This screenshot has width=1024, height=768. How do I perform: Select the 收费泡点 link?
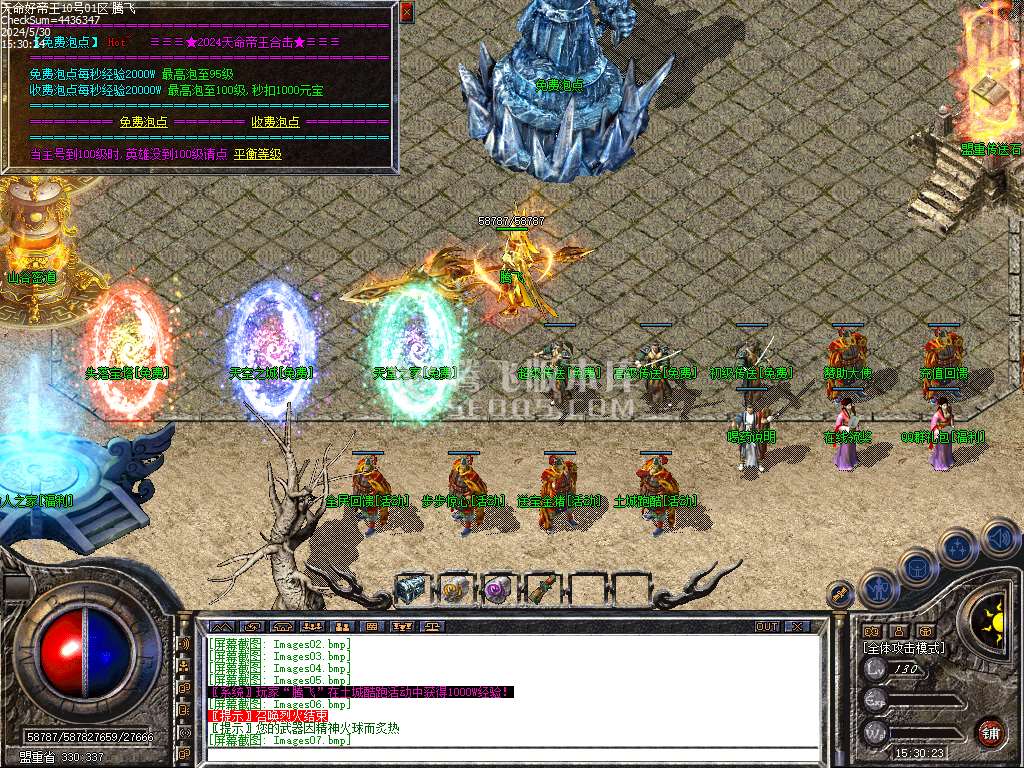coord(275,122)
